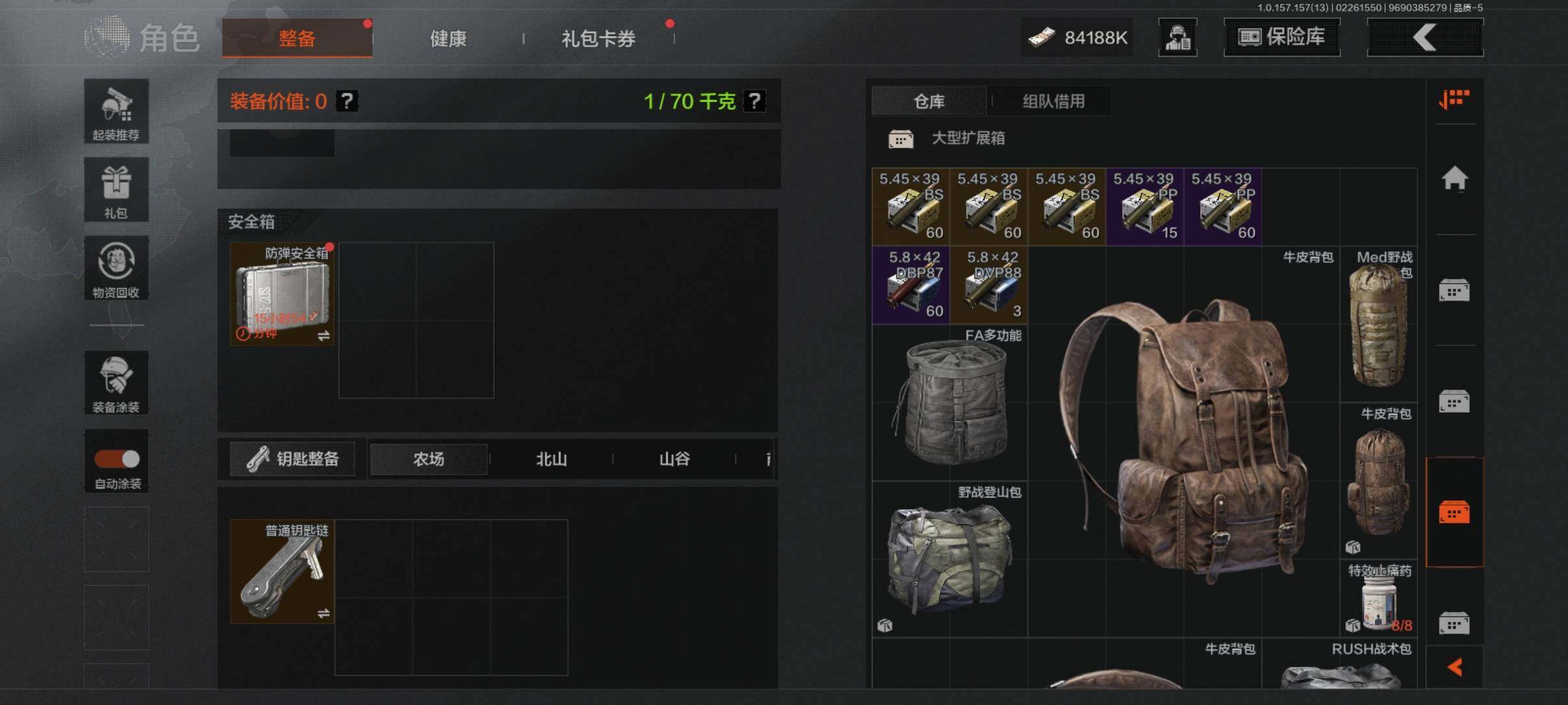Select the 5.8×42 DBP87 ammo stack

tap(911, 285)
